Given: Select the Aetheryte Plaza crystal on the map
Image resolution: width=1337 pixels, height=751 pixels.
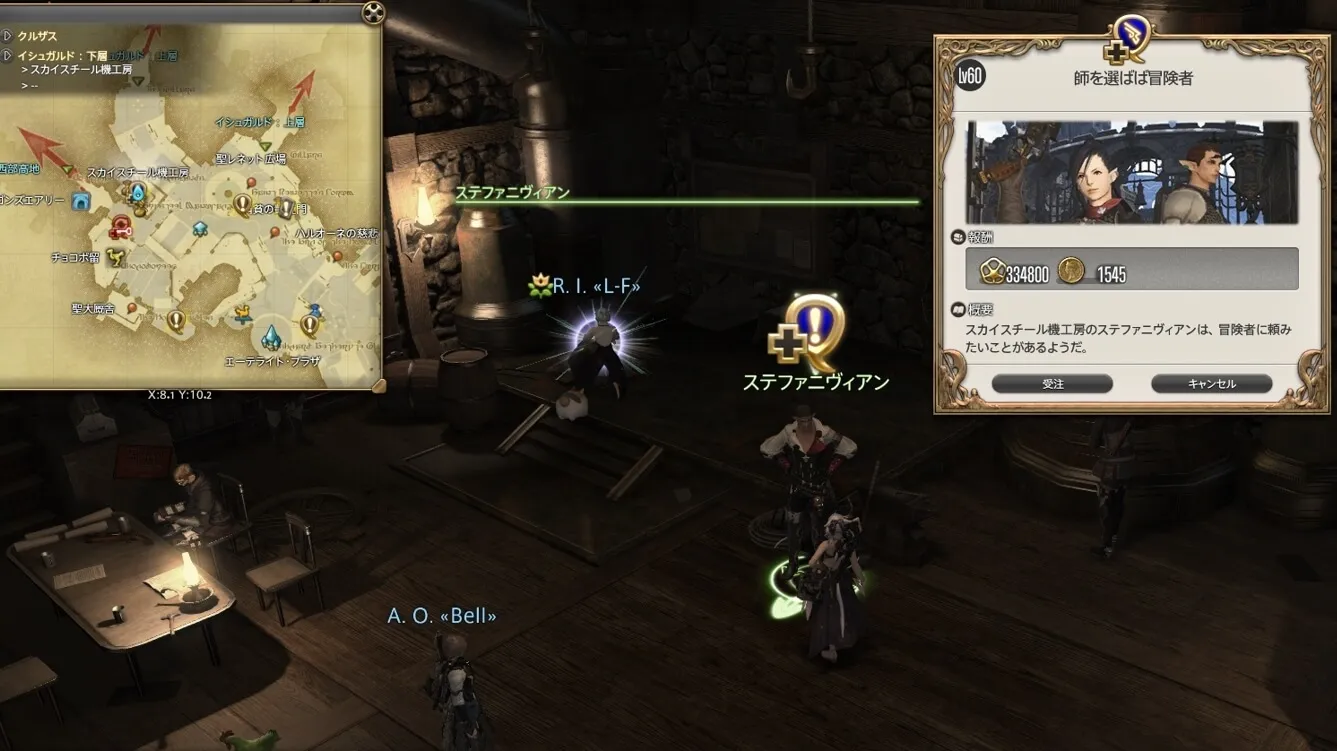Looking at the screenshot, I should click(x=270, y=337).
